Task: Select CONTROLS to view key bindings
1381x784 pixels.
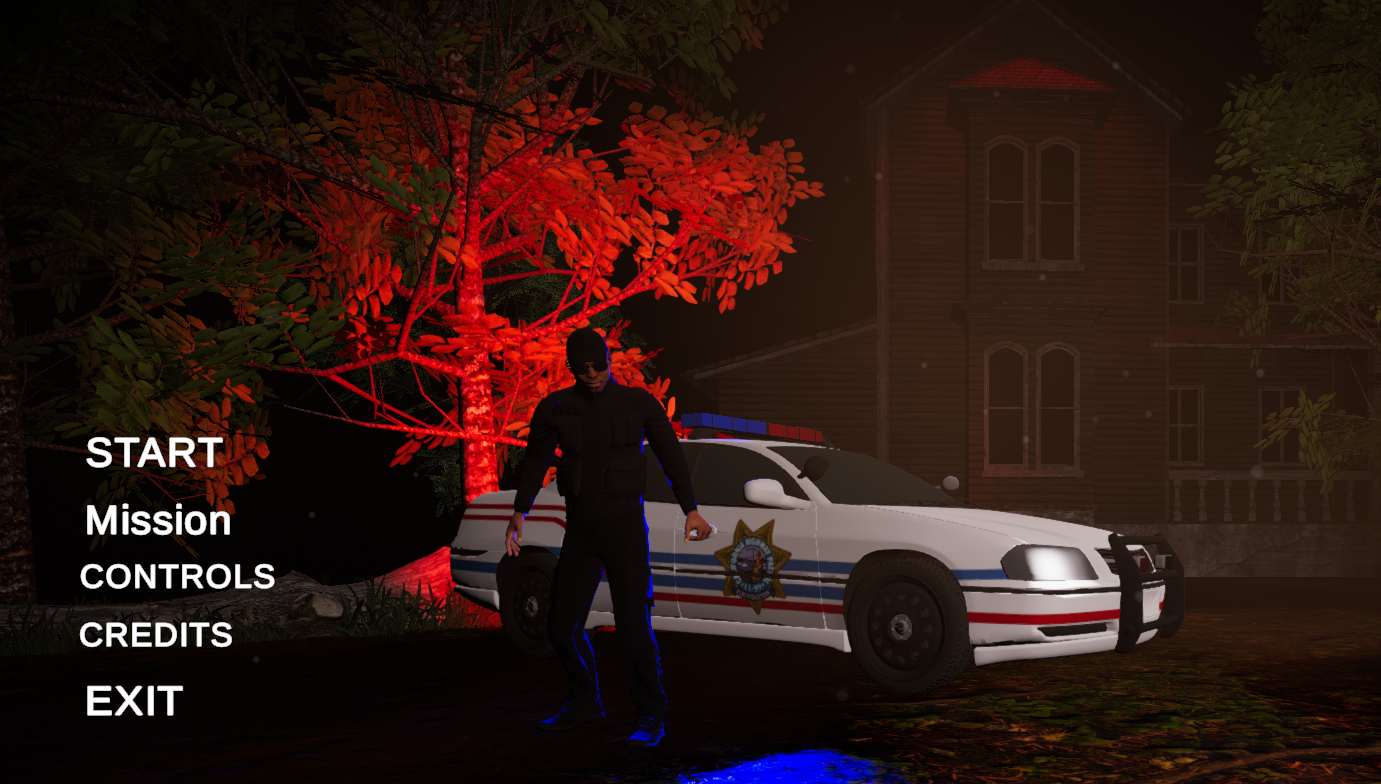Action: coord(177,577)
